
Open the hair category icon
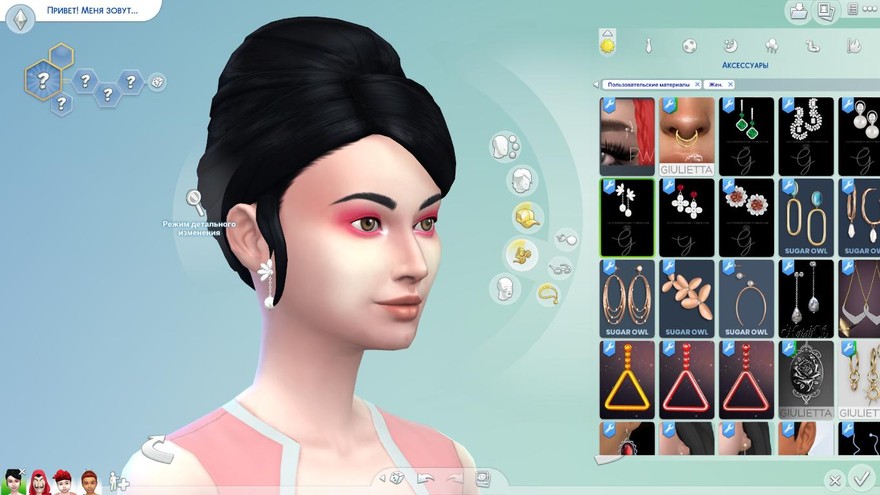coord(519,181)
